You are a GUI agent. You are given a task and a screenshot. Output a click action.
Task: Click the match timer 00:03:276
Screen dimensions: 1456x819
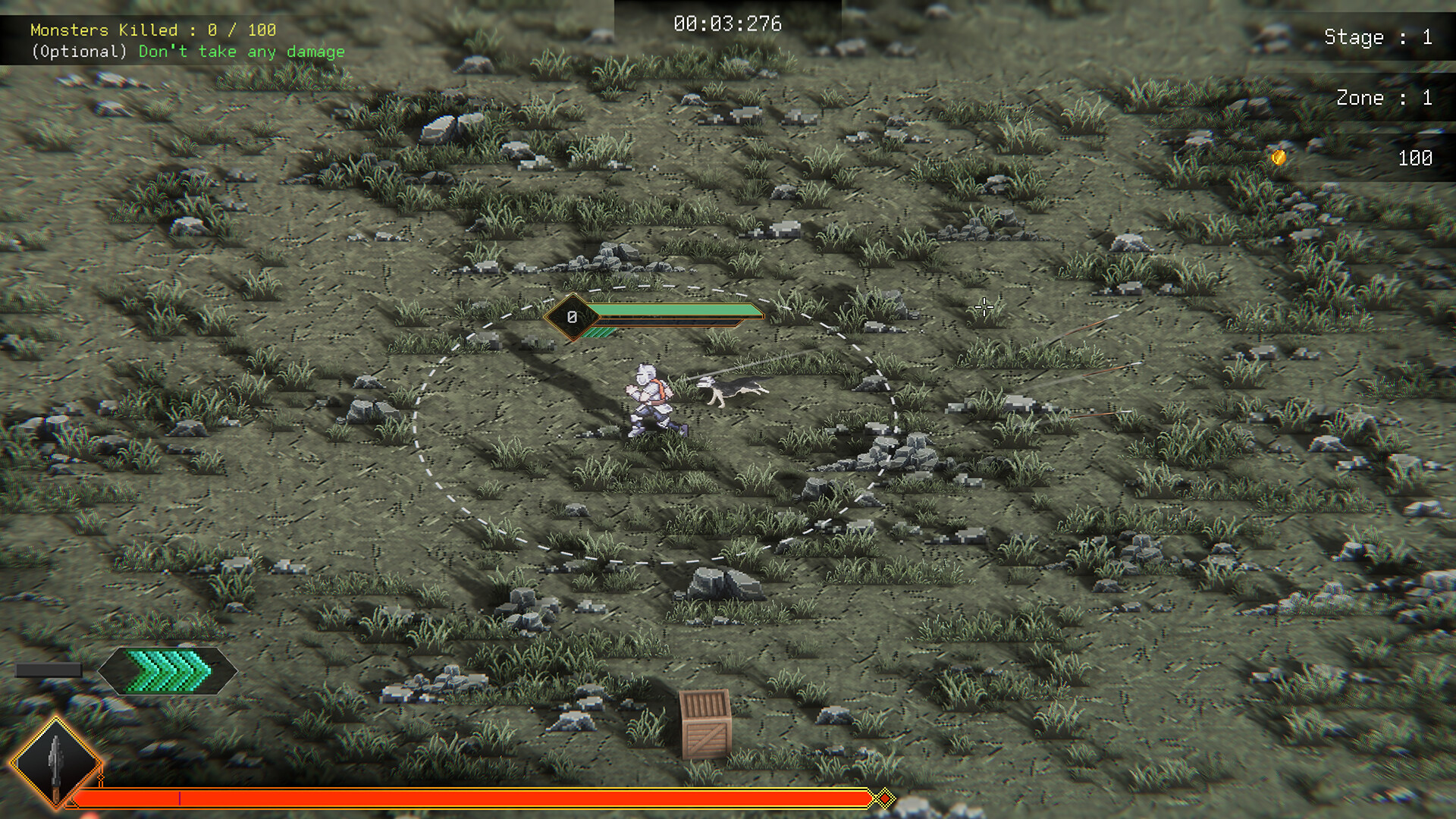pyautogui.click(x=726, y=24)
